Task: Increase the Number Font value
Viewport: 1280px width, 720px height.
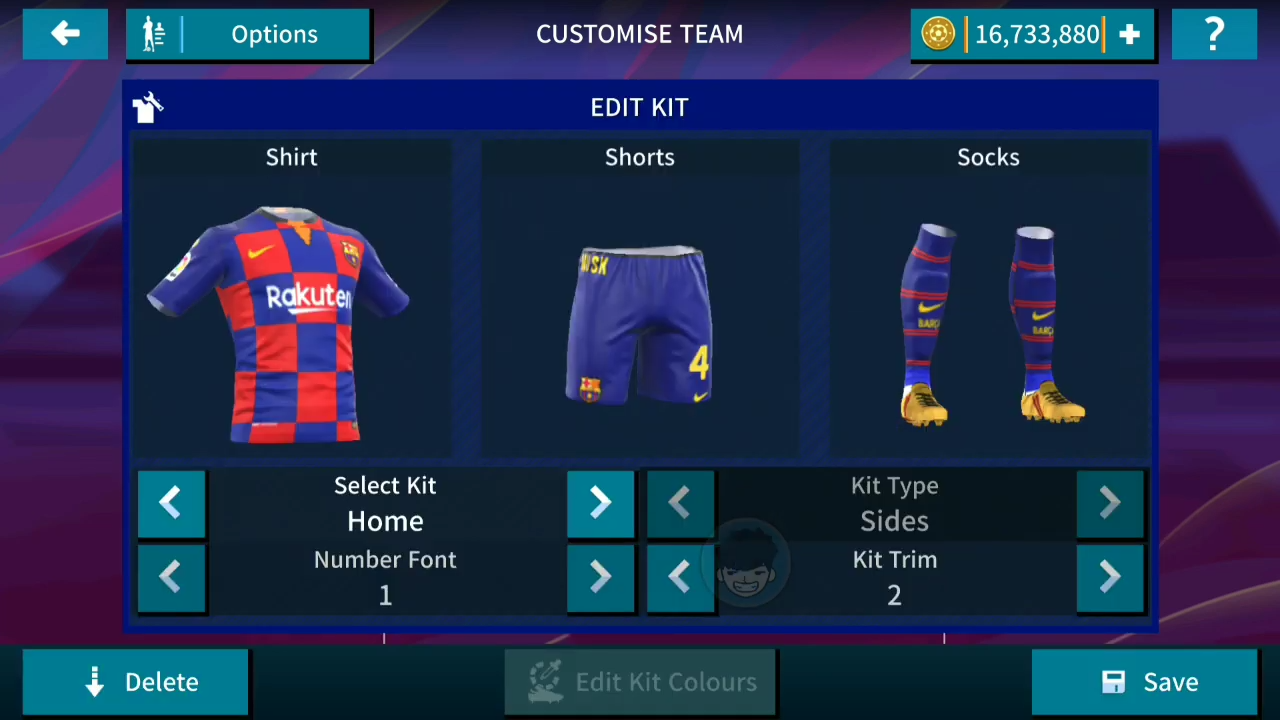Action: 599,577
